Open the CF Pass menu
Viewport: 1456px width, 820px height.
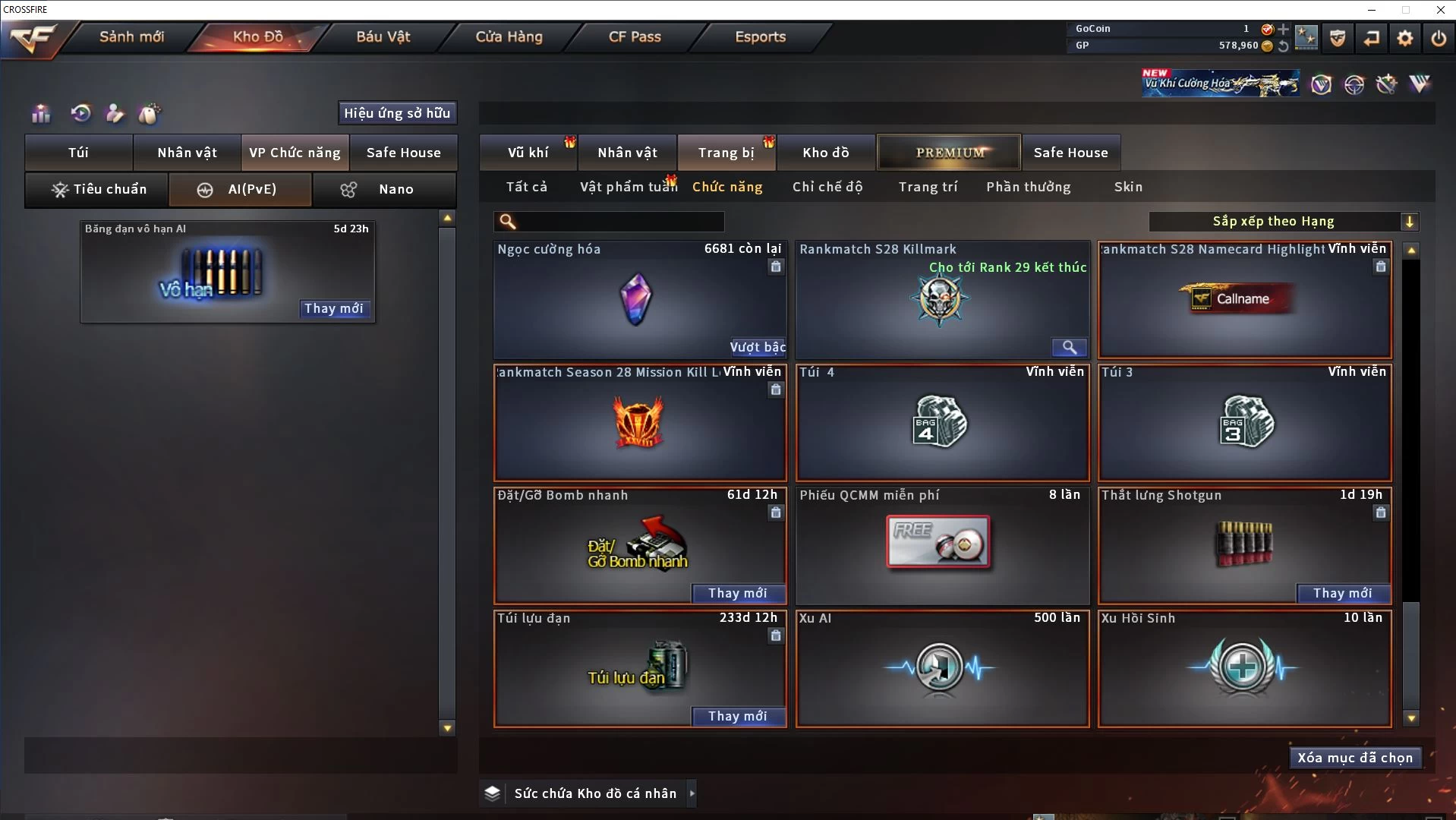[x=635, y=36]
